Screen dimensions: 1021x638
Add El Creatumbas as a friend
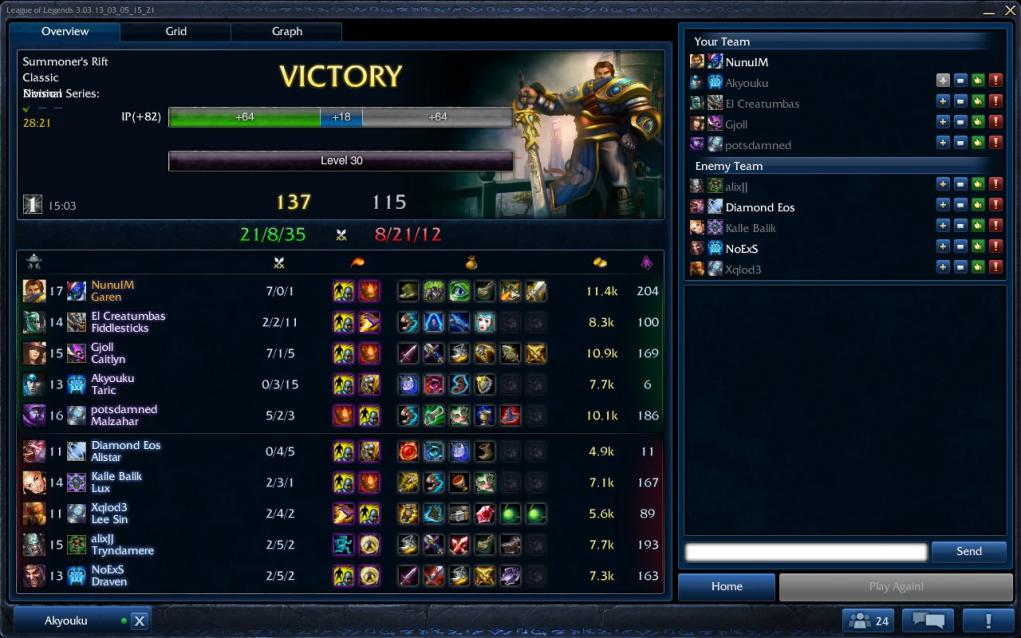point(943,102)
